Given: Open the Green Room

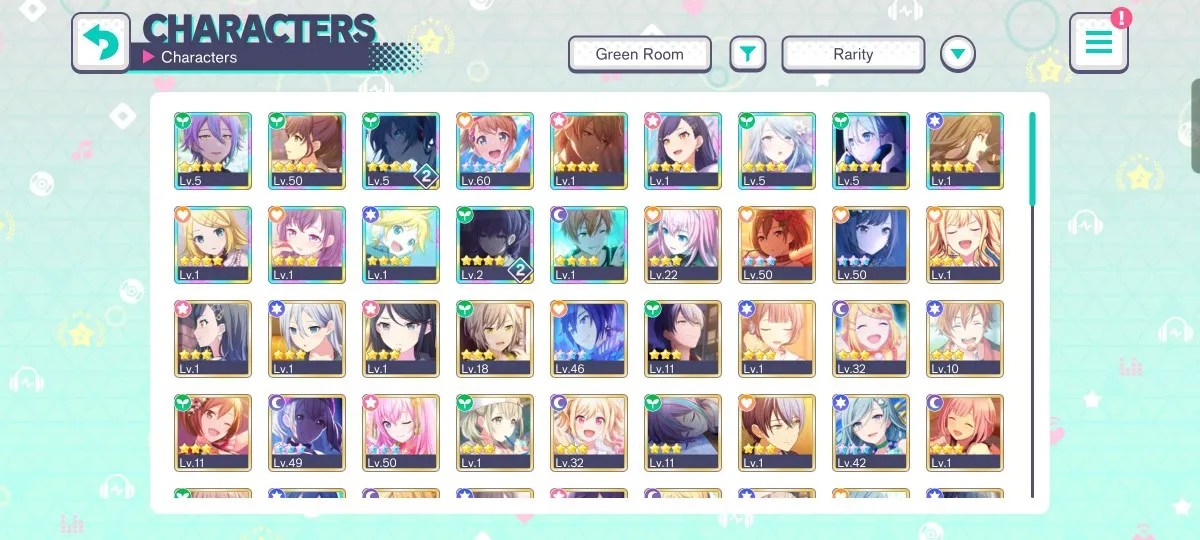Looking at the screenshot, I should coord(639,54).
